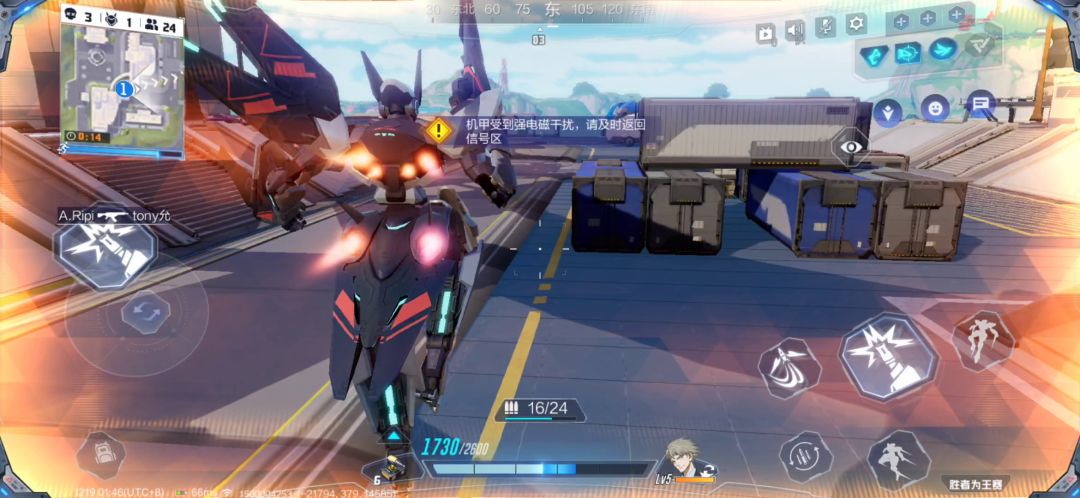Toggle the microphone mute icon

pyautogui.click(x=825, y=27)
